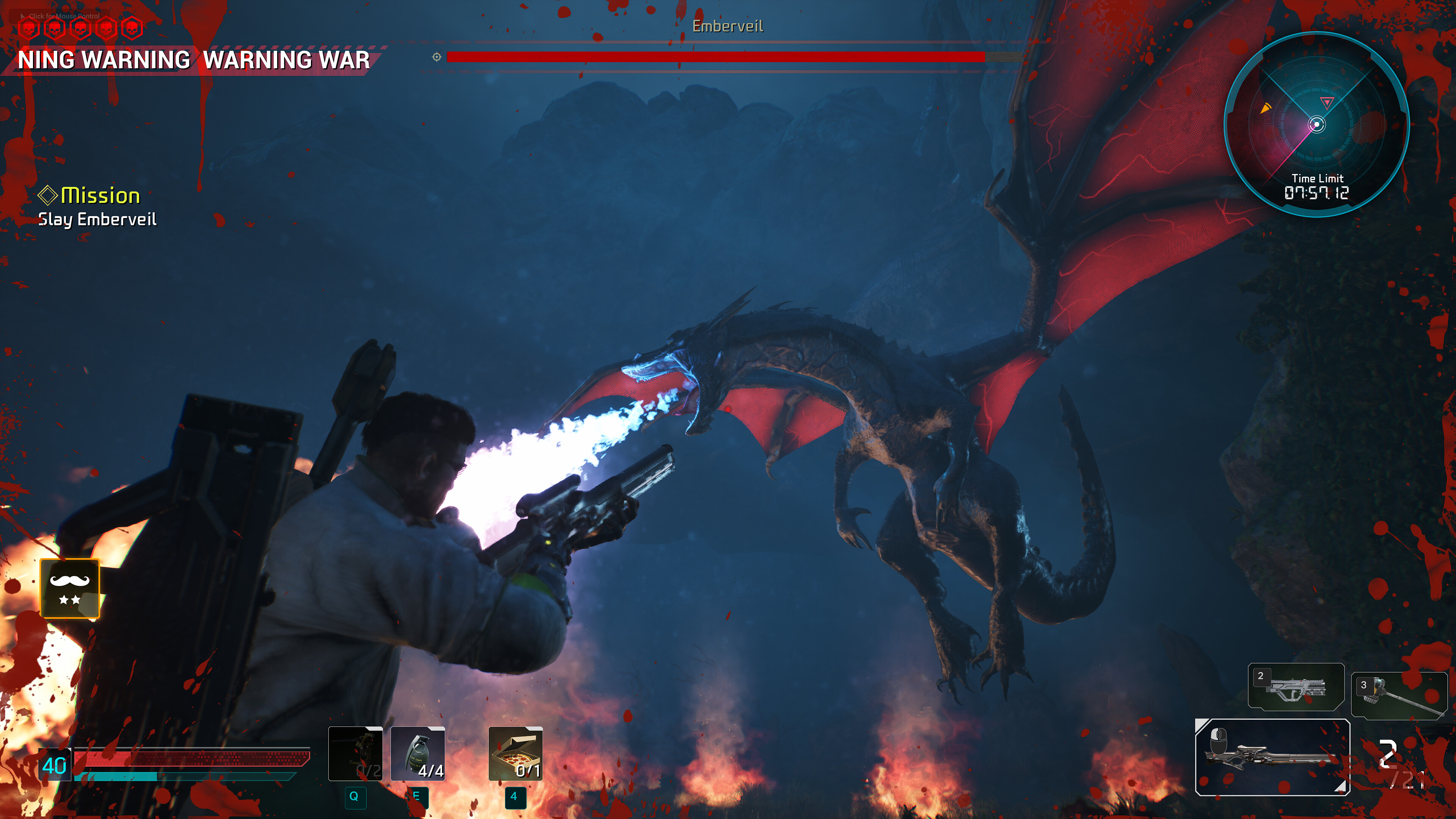Open the mustache character avatar badge
The image size is (1456, 819).
click(69, 588)
